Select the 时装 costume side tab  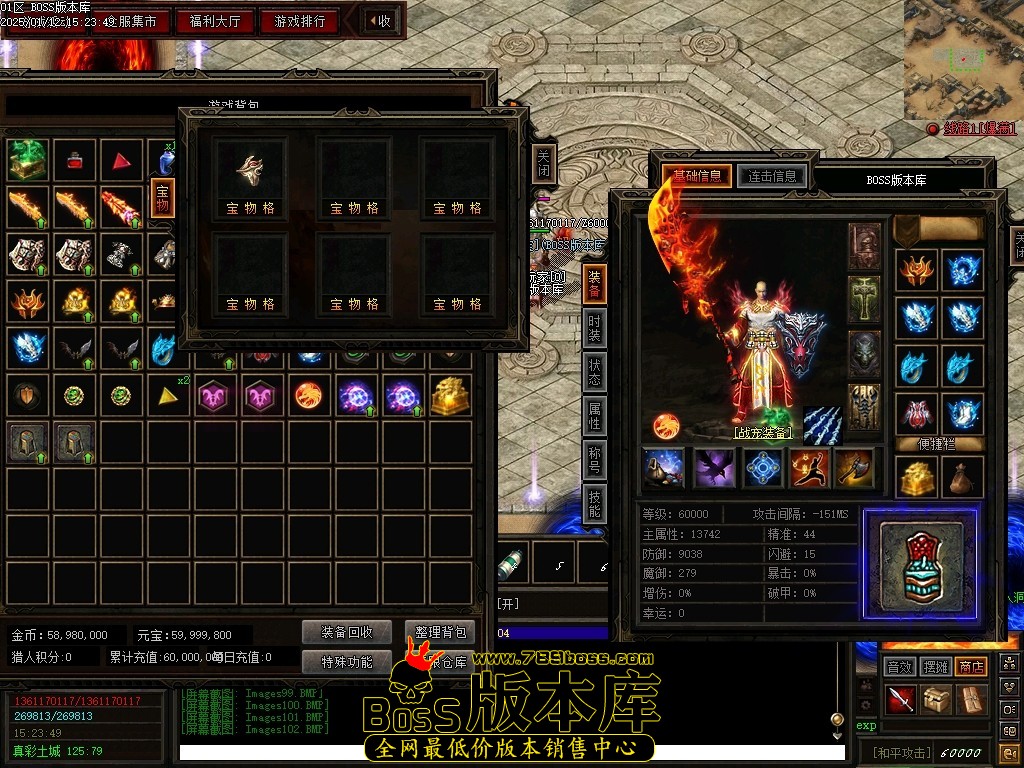click(x=595, y=328)
